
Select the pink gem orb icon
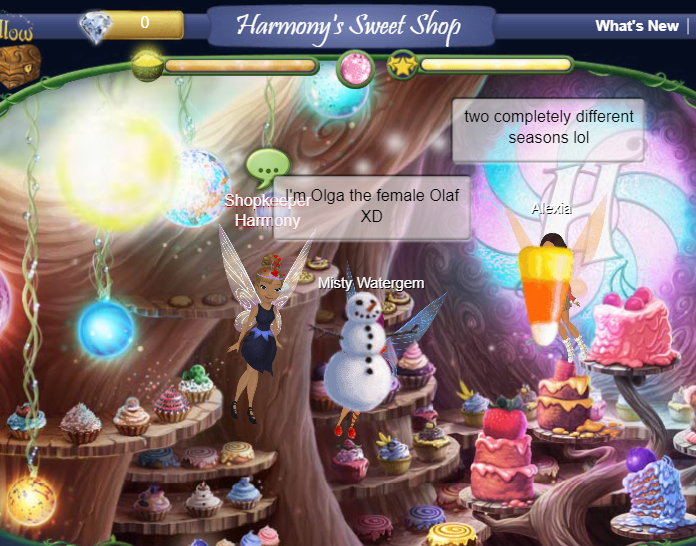tap(355, 67)
